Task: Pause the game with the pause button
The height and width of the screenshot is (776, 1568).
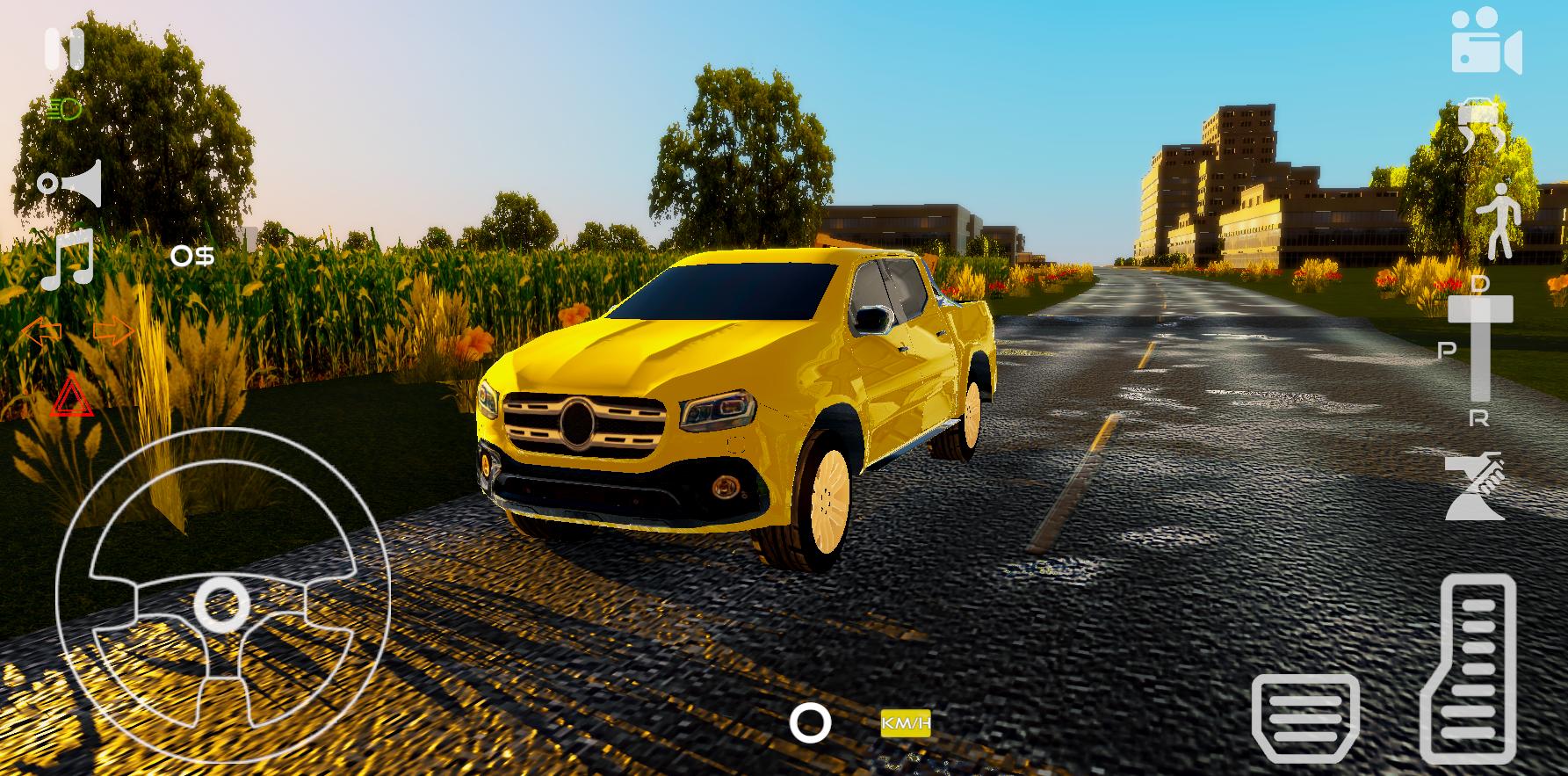Action: tap(64, 48)
